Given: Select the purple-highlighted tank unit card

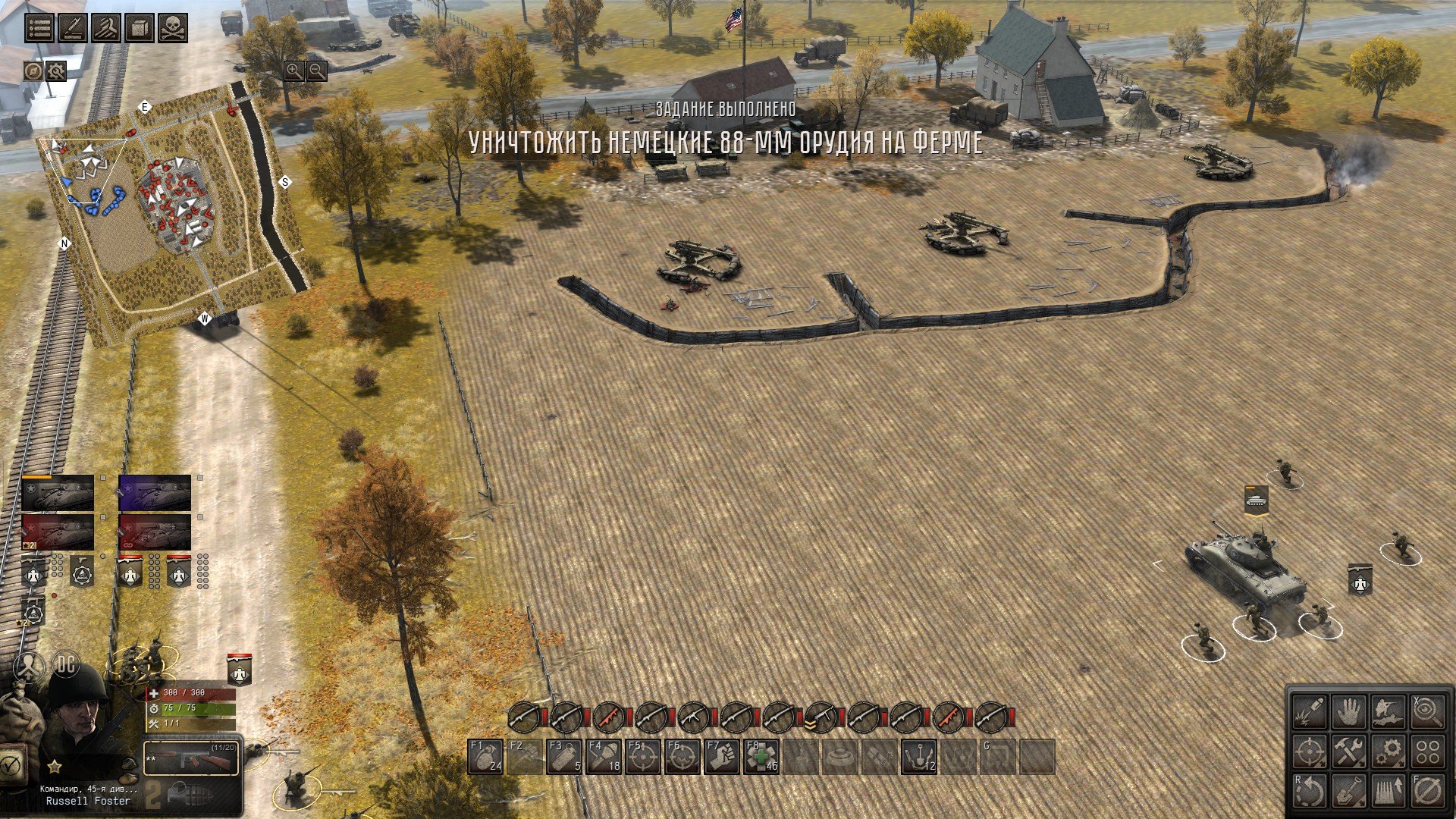Looking at the screenshot, I should pyautogui.click(x=155, y=493).
